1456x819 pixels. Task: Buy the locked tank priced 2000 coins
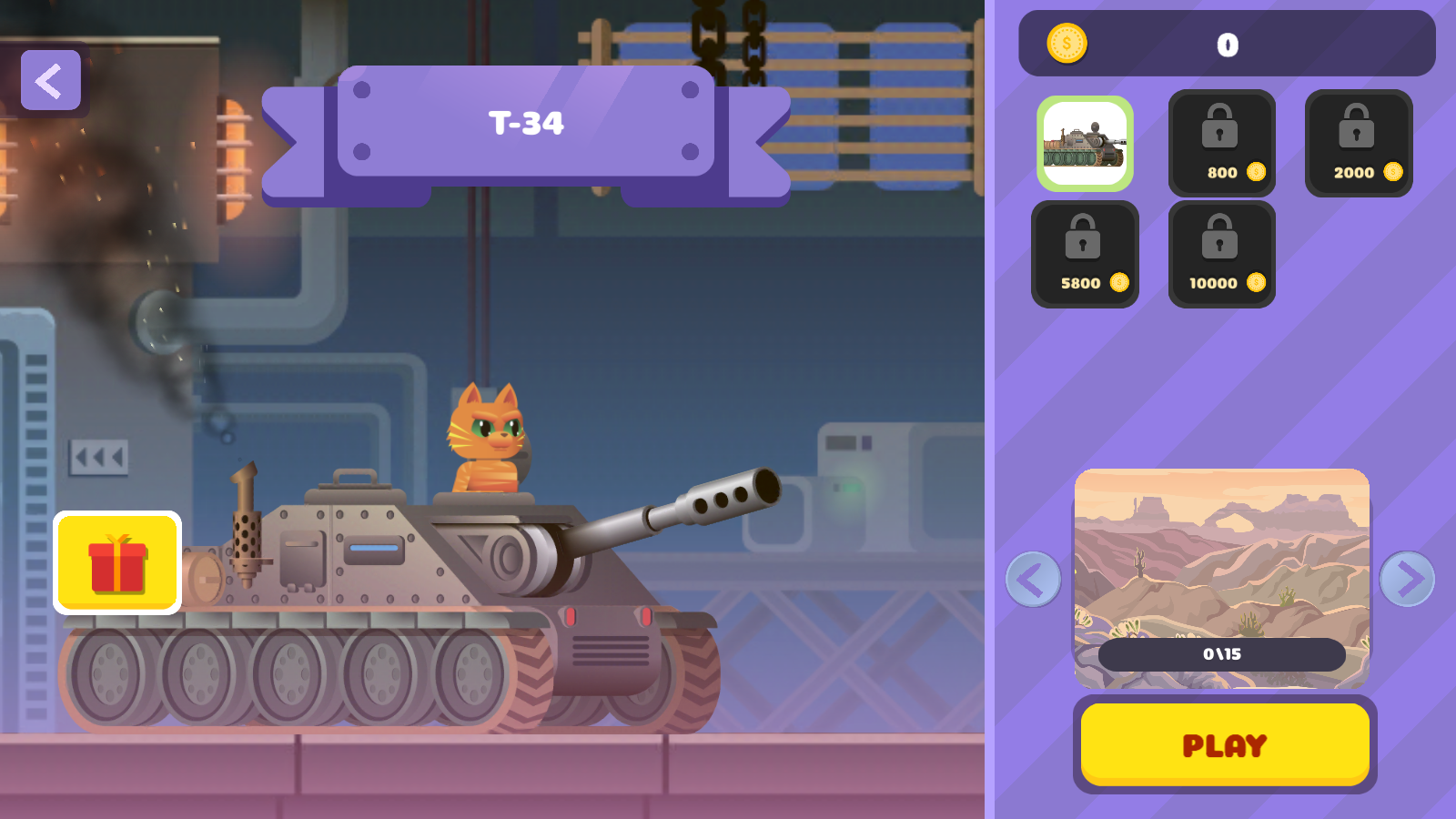1358,143
